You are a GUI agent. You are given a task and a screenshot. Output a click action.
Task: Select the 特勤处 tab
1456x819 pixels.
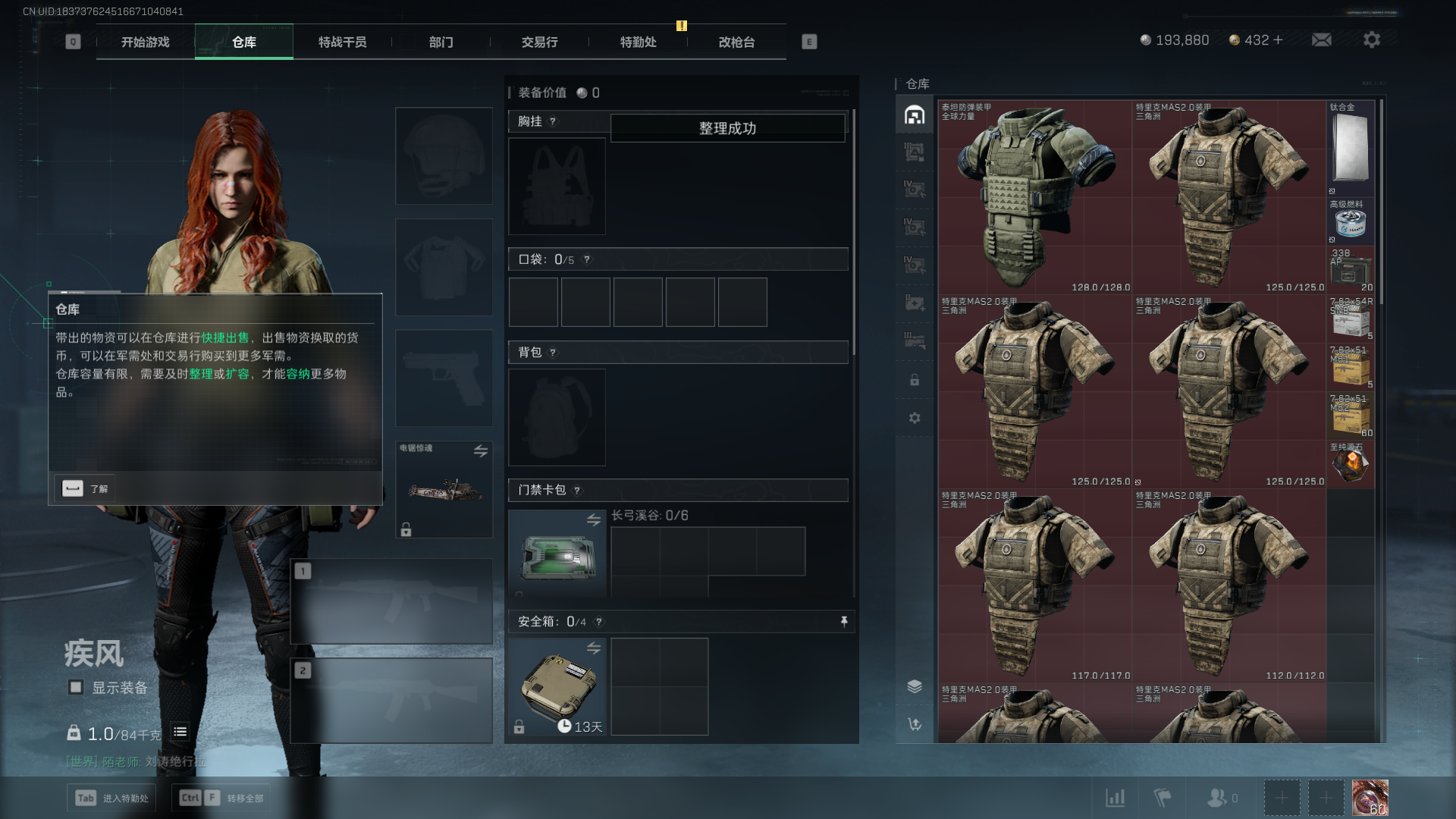point(638,42)
